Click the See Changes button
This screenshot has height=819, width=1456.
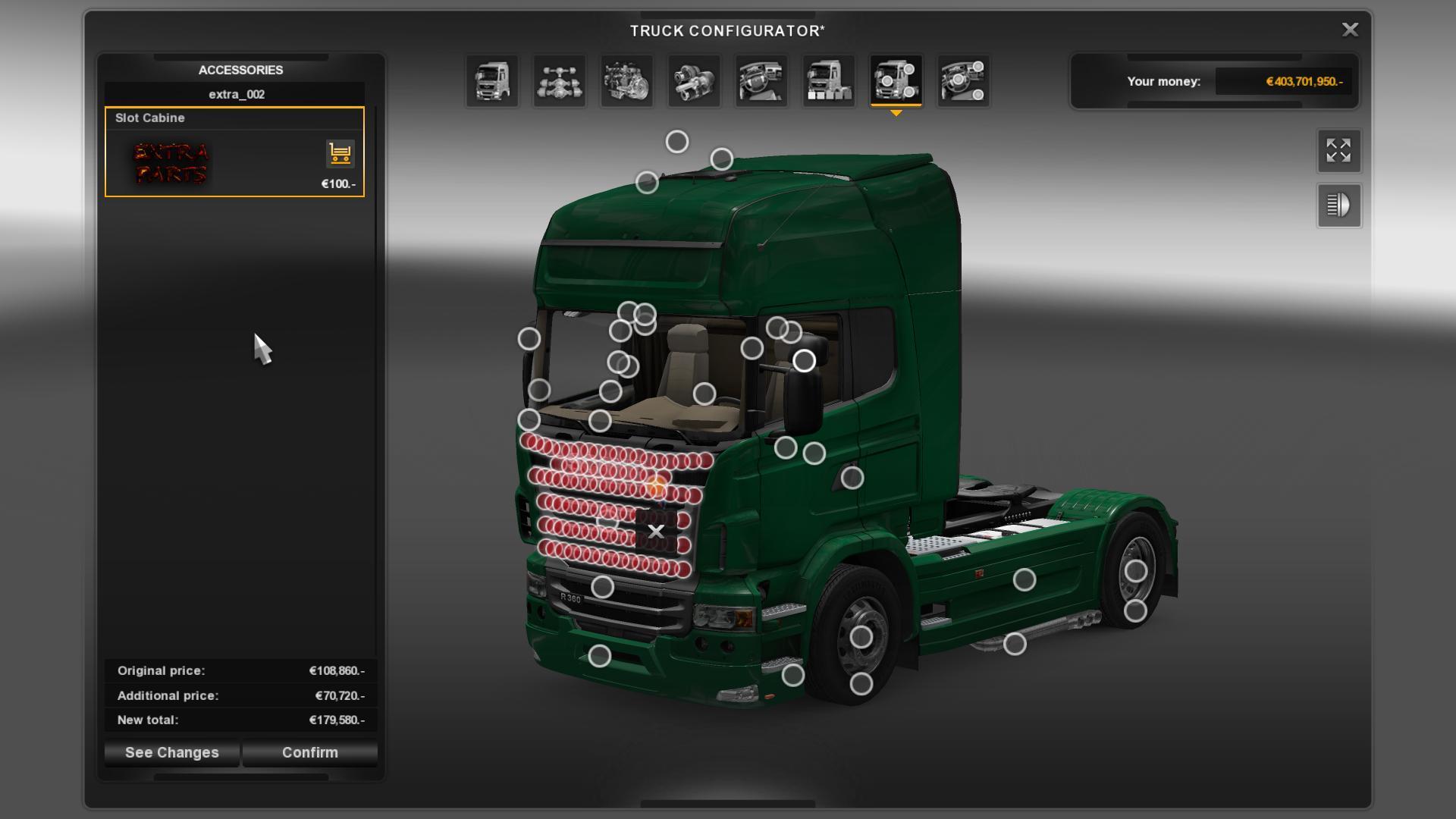coord(172,752)
